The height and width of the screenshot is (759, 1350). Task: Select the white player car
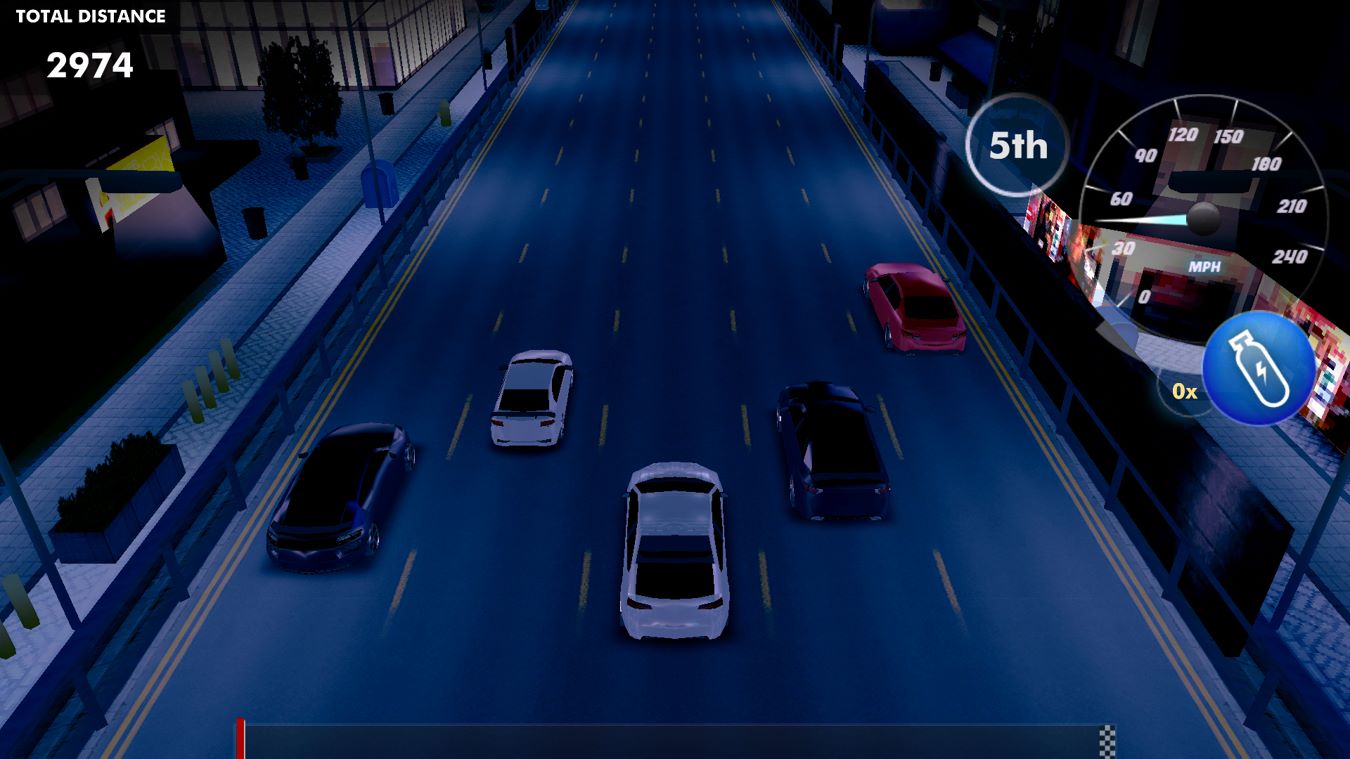(x=675, y=550)
